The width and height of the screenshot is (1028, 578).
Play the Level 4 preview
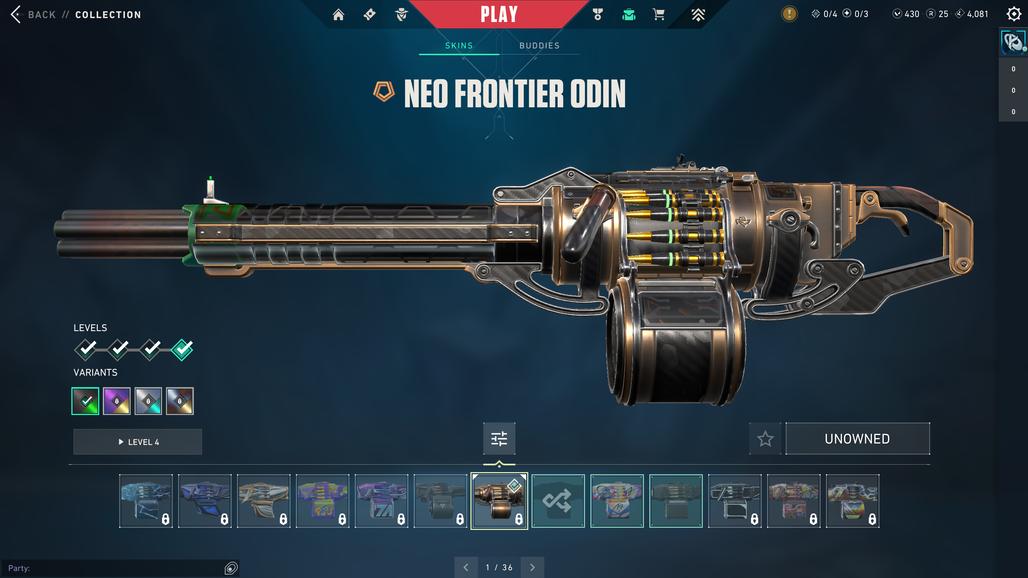point(137,442)
